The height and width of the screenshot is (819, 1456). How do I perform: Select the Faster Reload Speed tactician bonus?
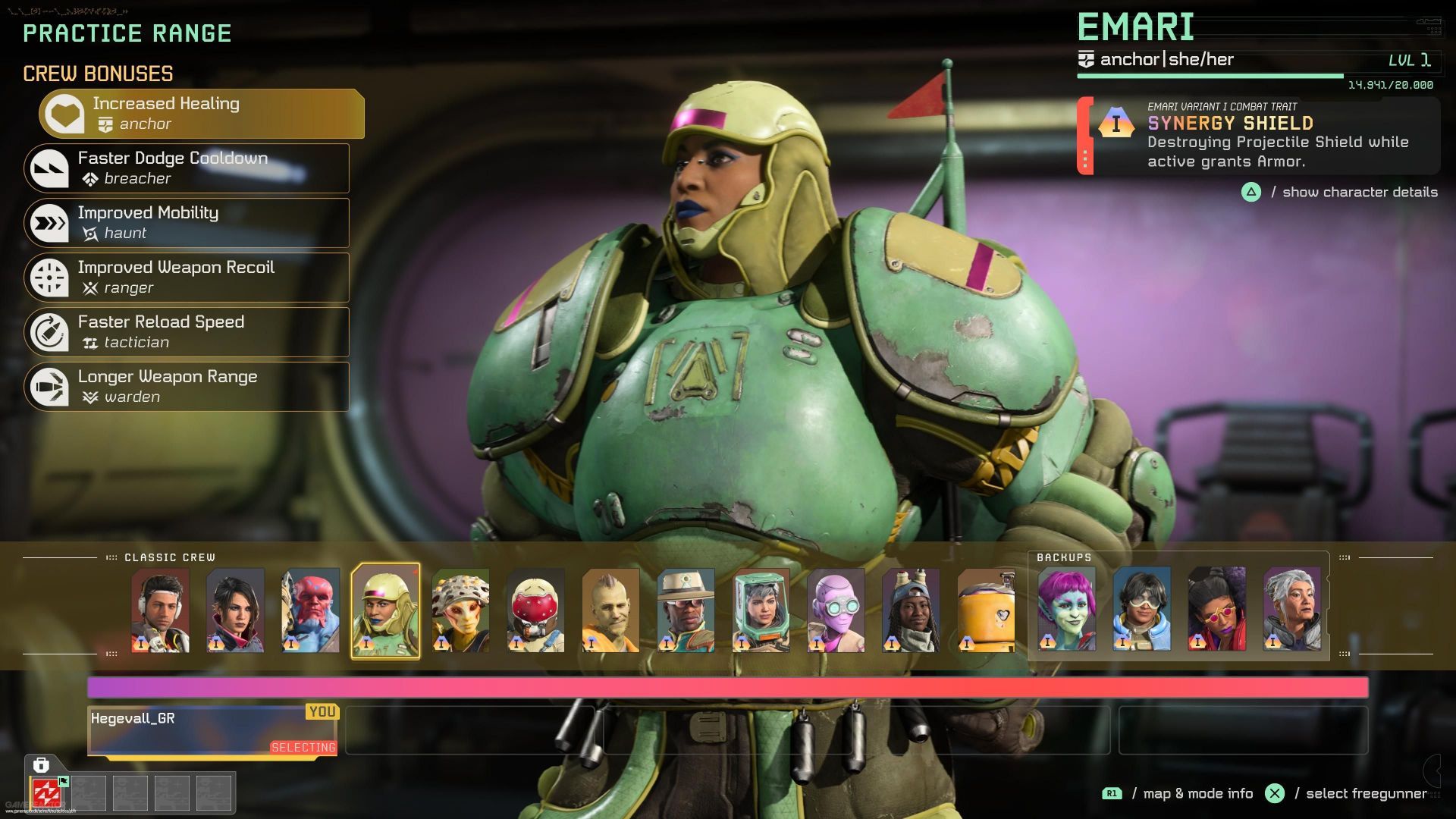tap(187, 332)
